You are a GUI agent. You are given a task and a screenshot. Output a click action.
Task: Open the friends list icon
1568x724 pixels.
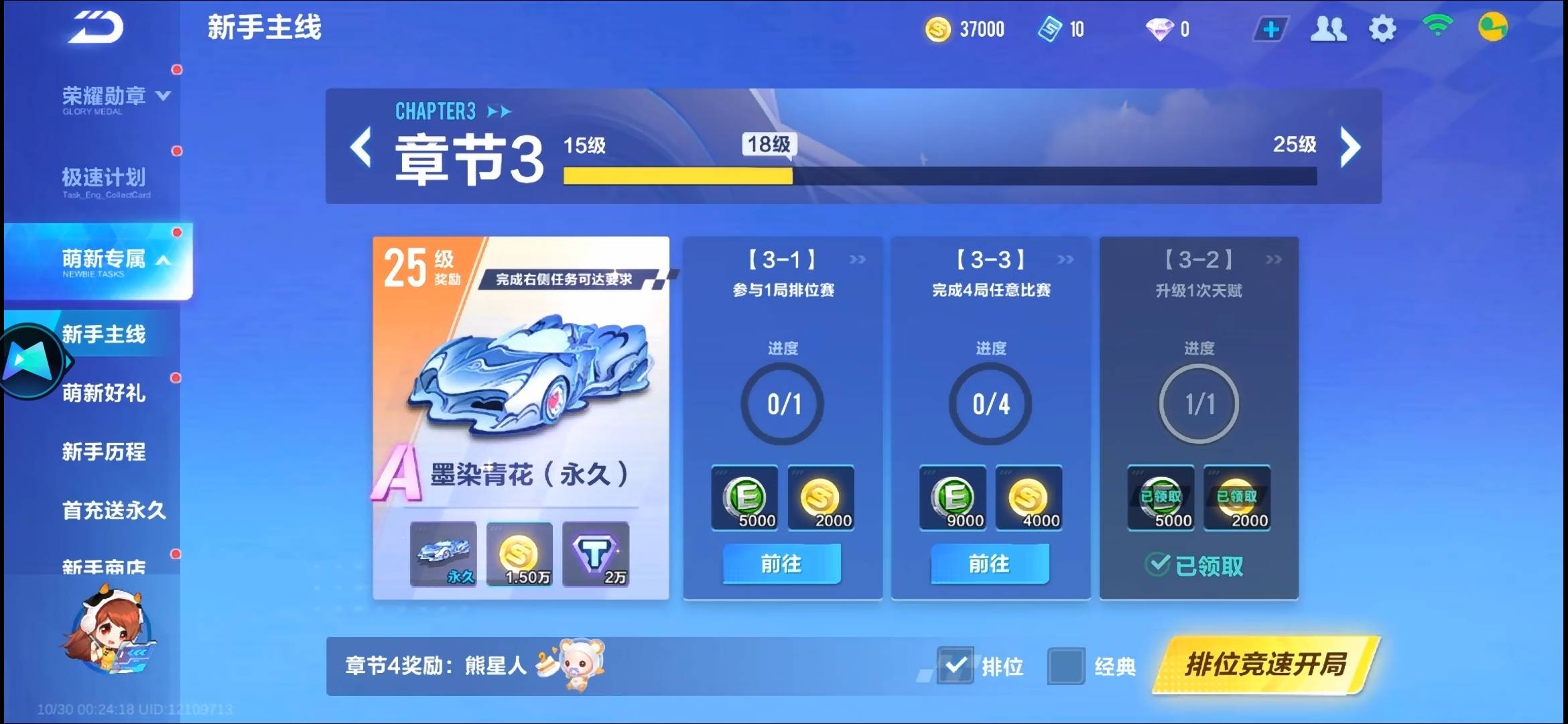click(x=1328, y=29)
